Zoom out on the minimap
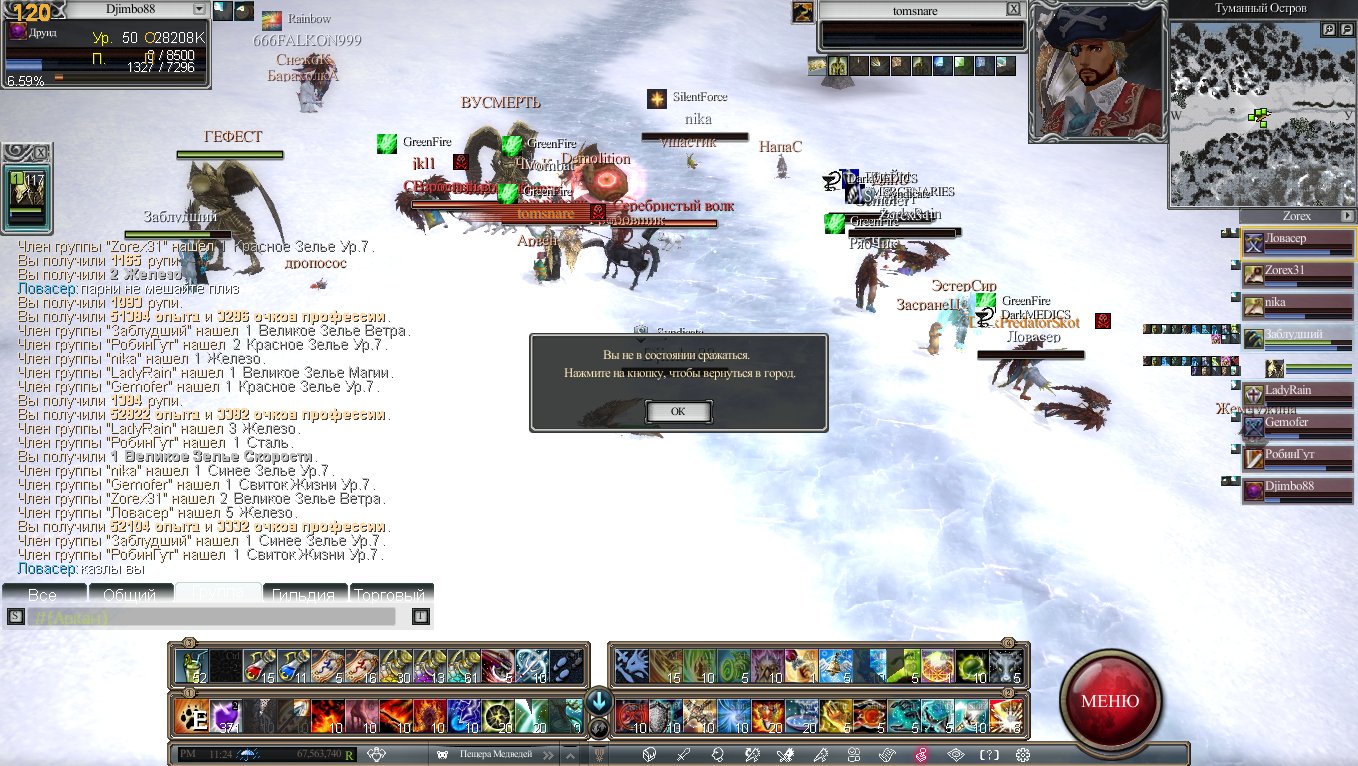The height and width of the screenshot is (766, 1358). pyautogui.click(x=1346, y=30)
